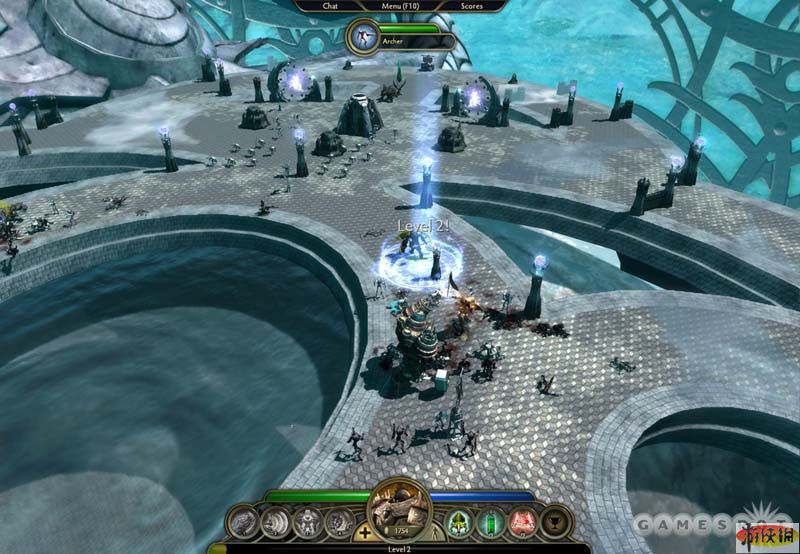Activate the first grey skill on the left
800x554 pixels.
(241, 521)
